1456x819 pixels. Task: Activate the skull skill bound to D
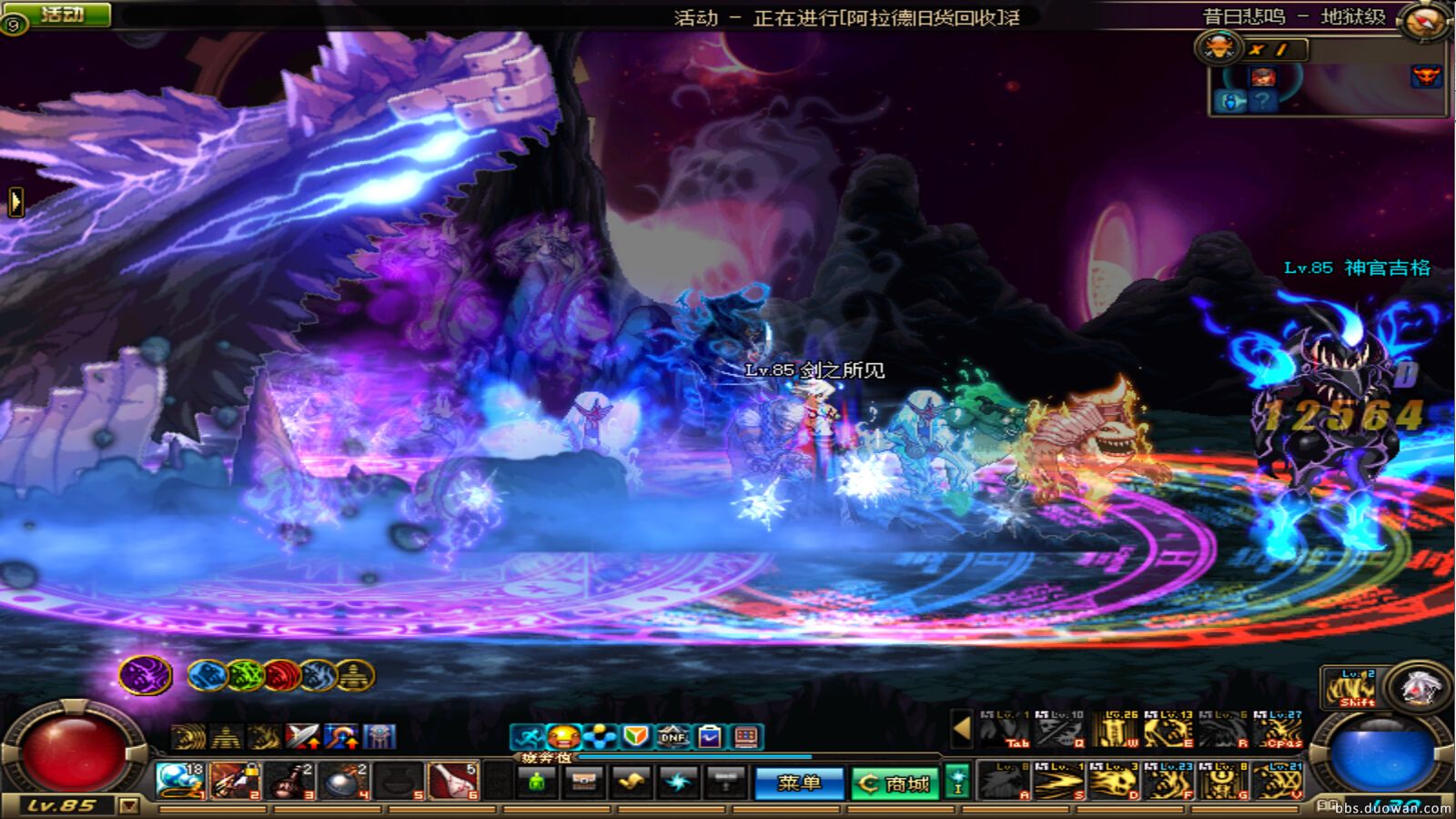coord(1115,782)
